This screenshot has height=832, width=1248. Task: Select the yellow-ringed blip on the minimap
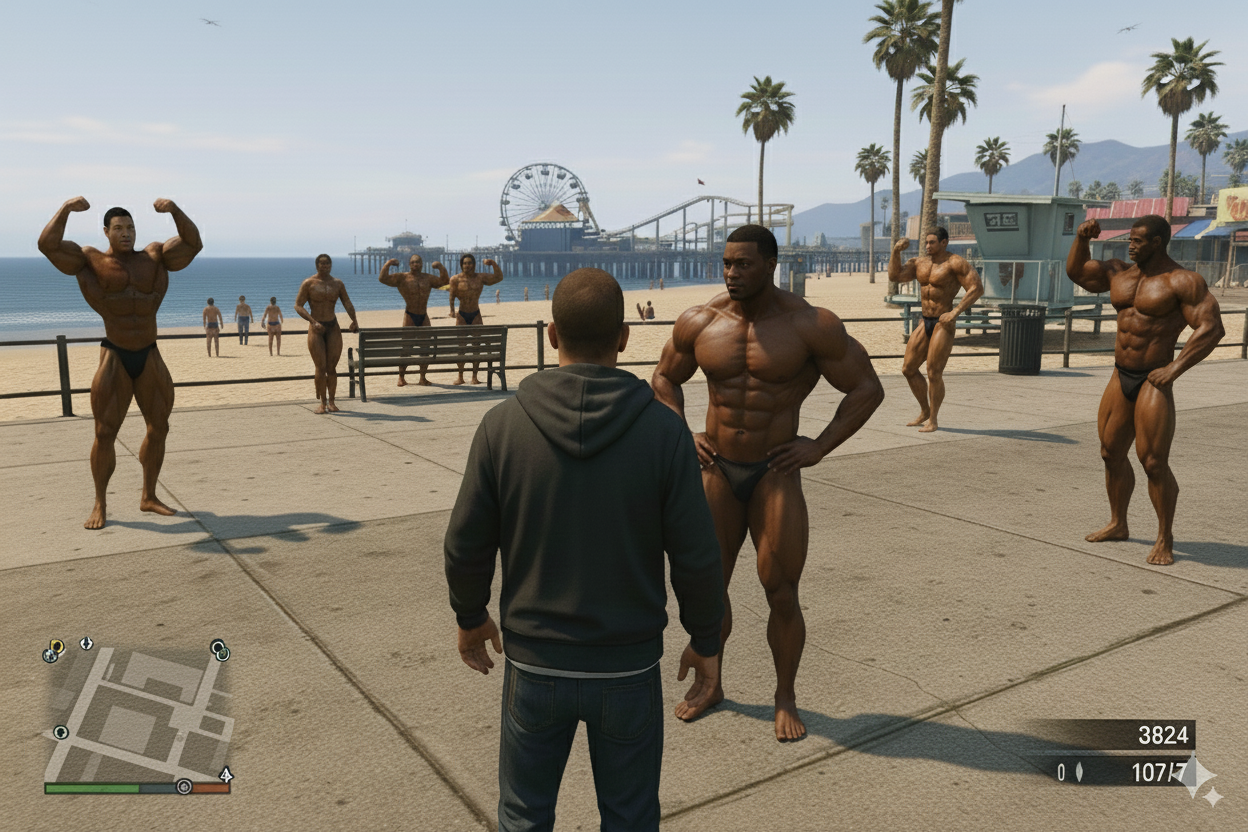[x=56, y=647]
